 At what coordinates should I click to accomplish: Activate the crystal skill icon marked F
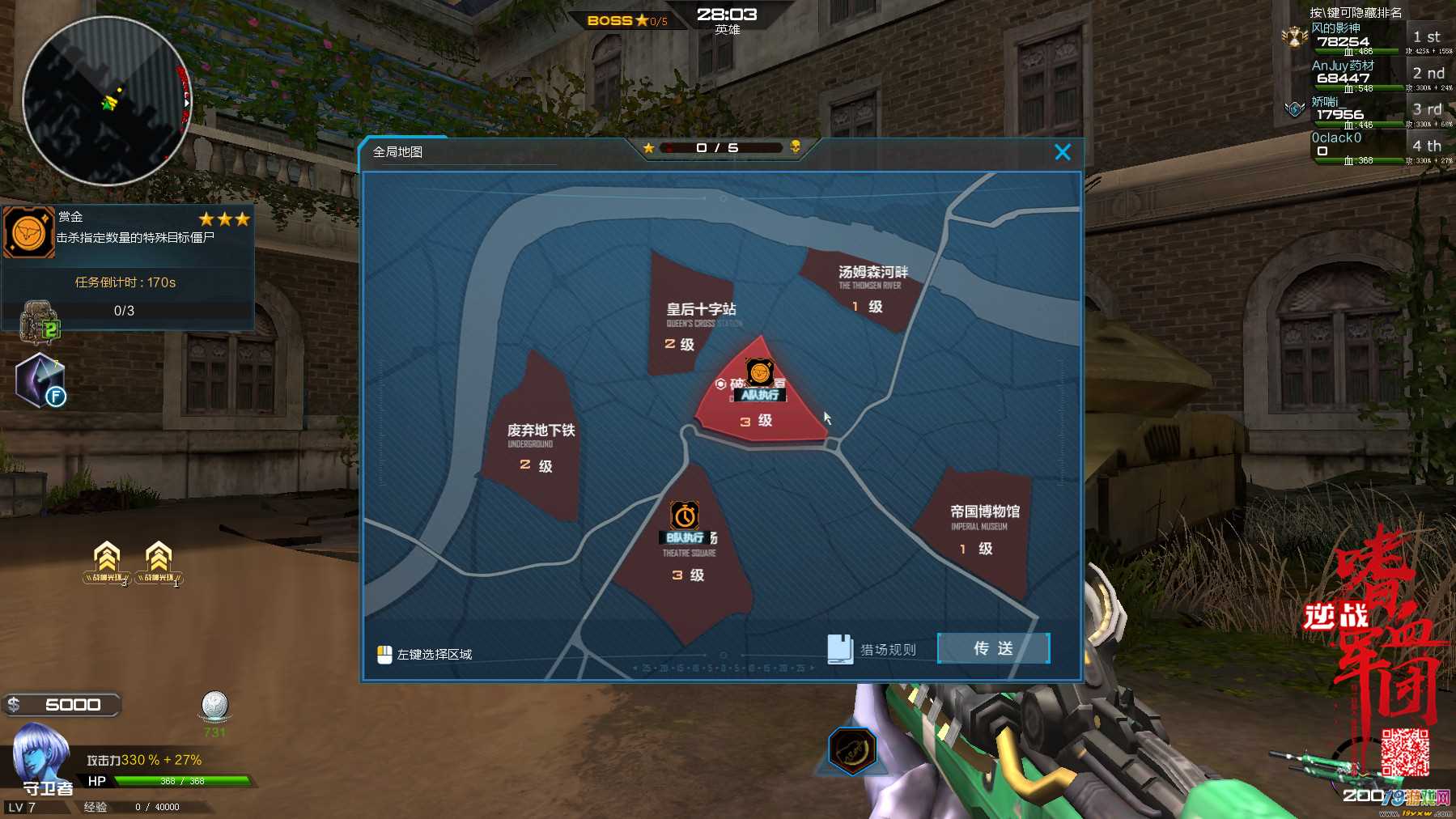[x=40, y=380]
